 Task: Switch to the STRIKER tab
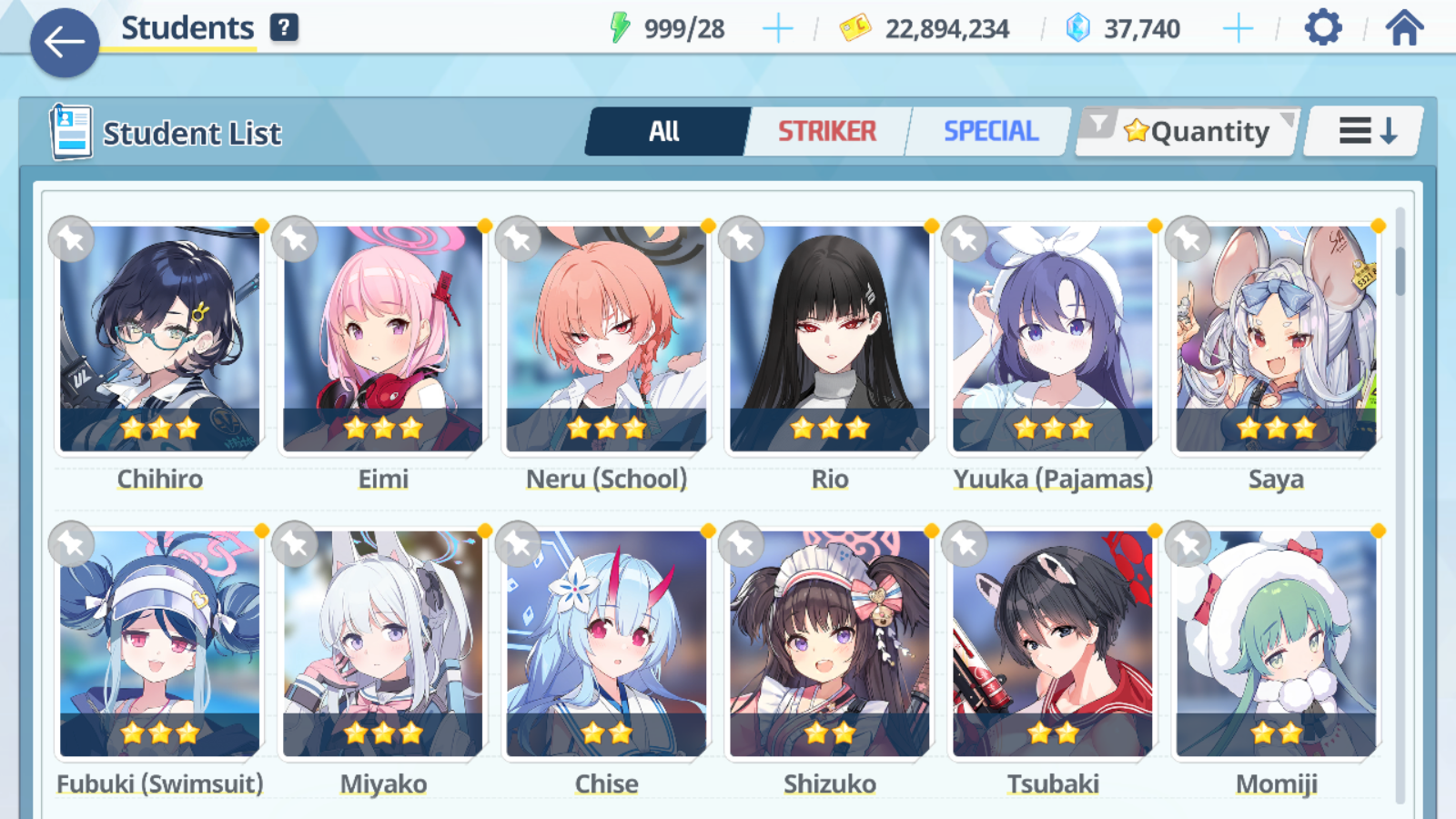click(826, 132)
